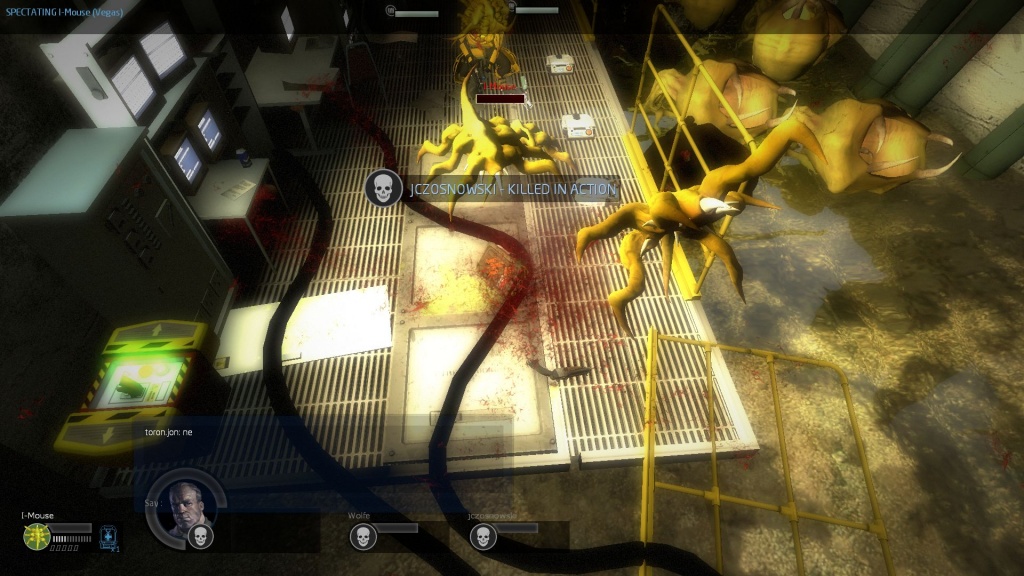Select the dead marine's face portrait

tap(185, 506)
